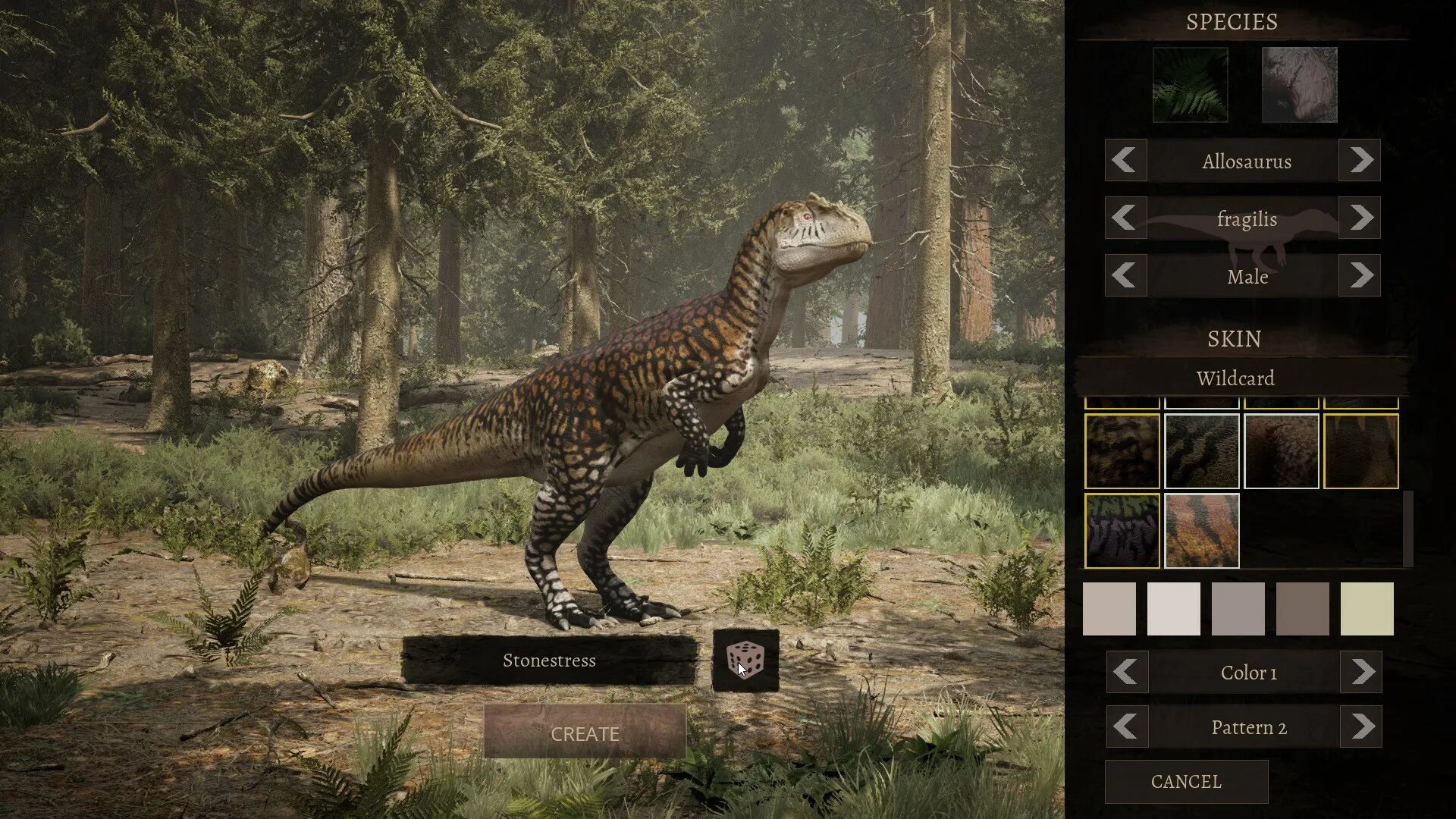This screenshot has width=1456, height=819.
Task: Choose the pale yellow-green color swatch
Action: [x=1367, y=608]
